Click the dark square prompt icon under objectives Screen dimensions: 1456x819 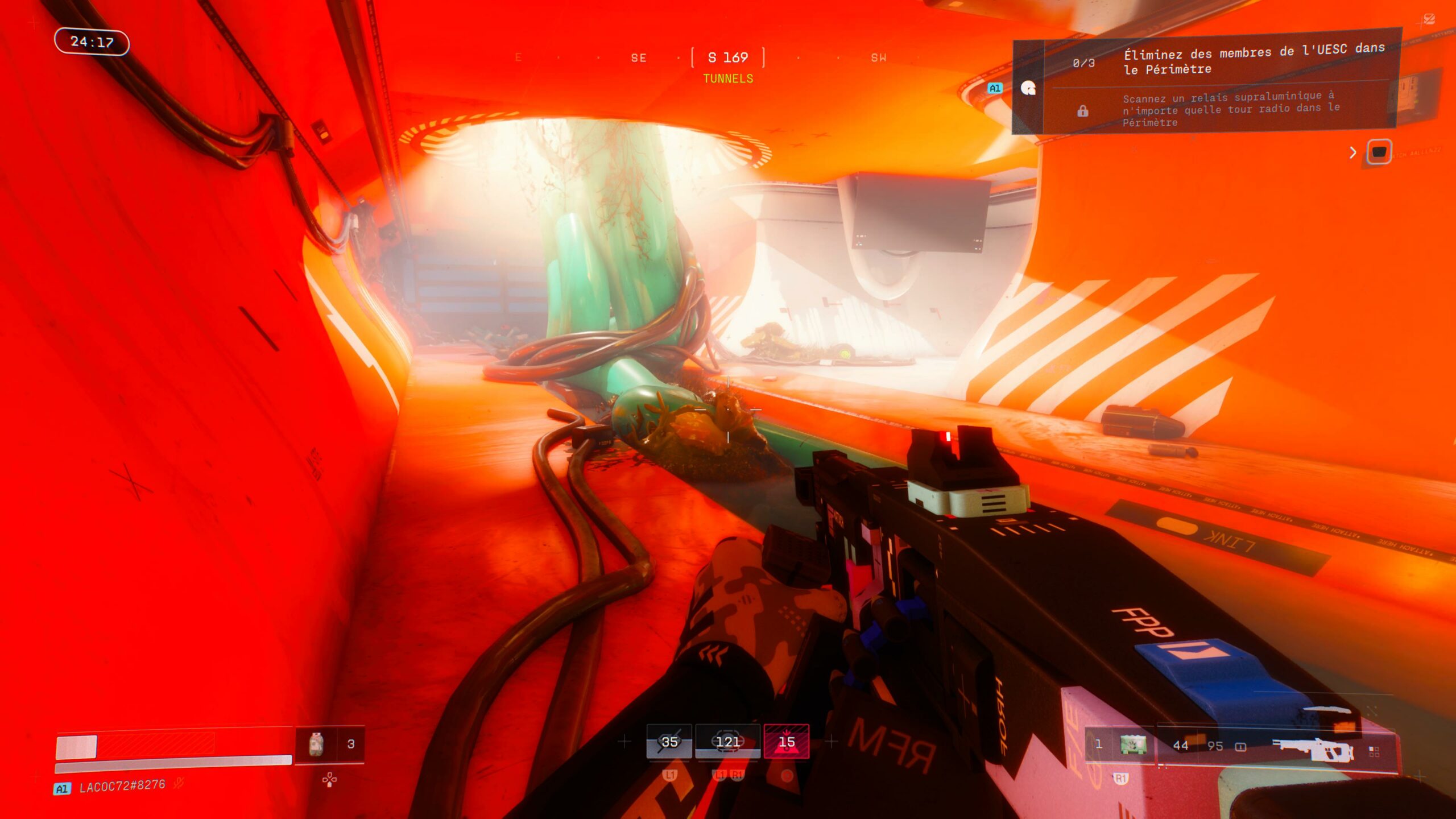coord(1379,152)
